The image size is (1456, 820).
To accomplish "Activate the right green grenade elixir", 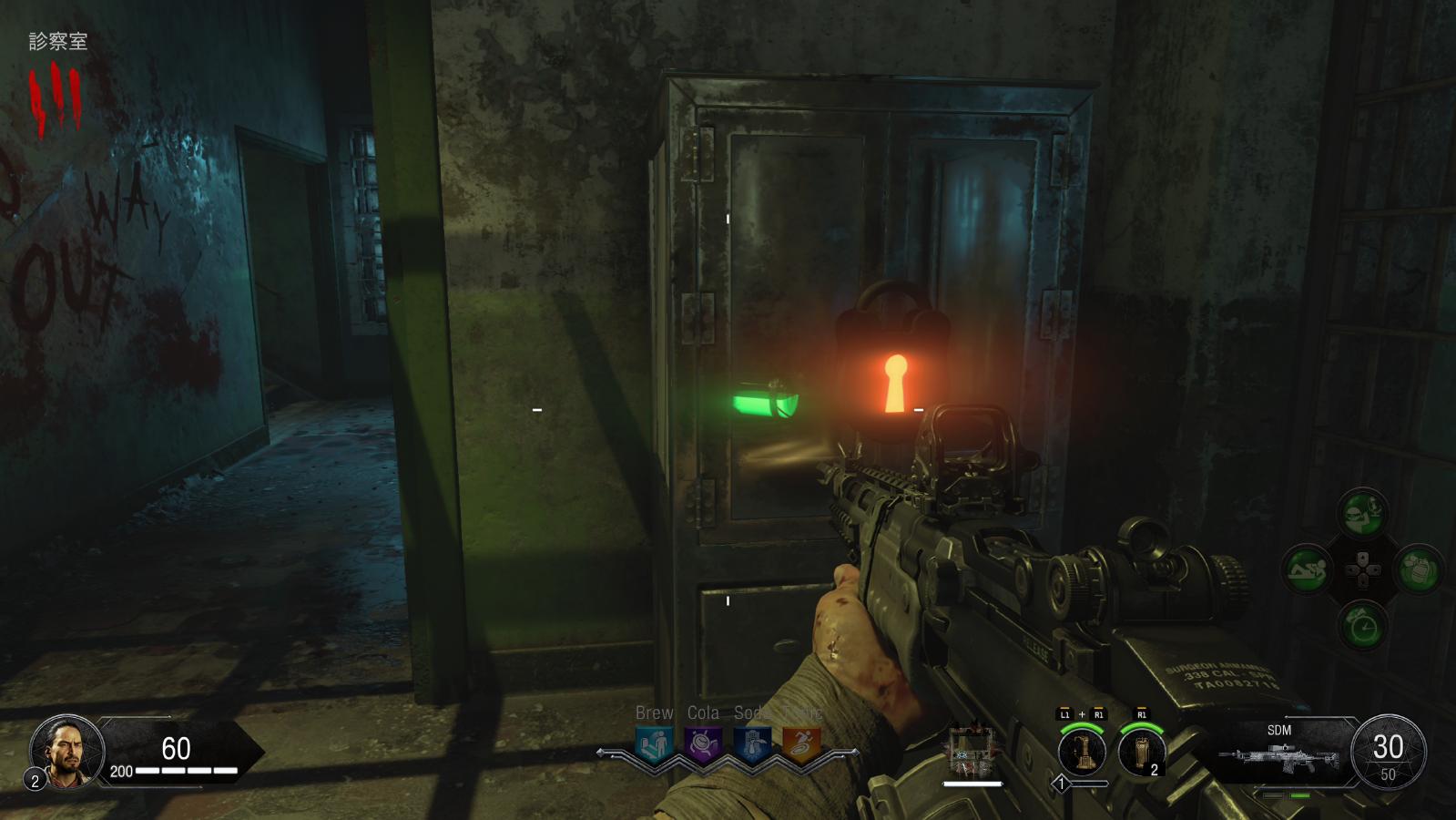I will coord(1418,570).
